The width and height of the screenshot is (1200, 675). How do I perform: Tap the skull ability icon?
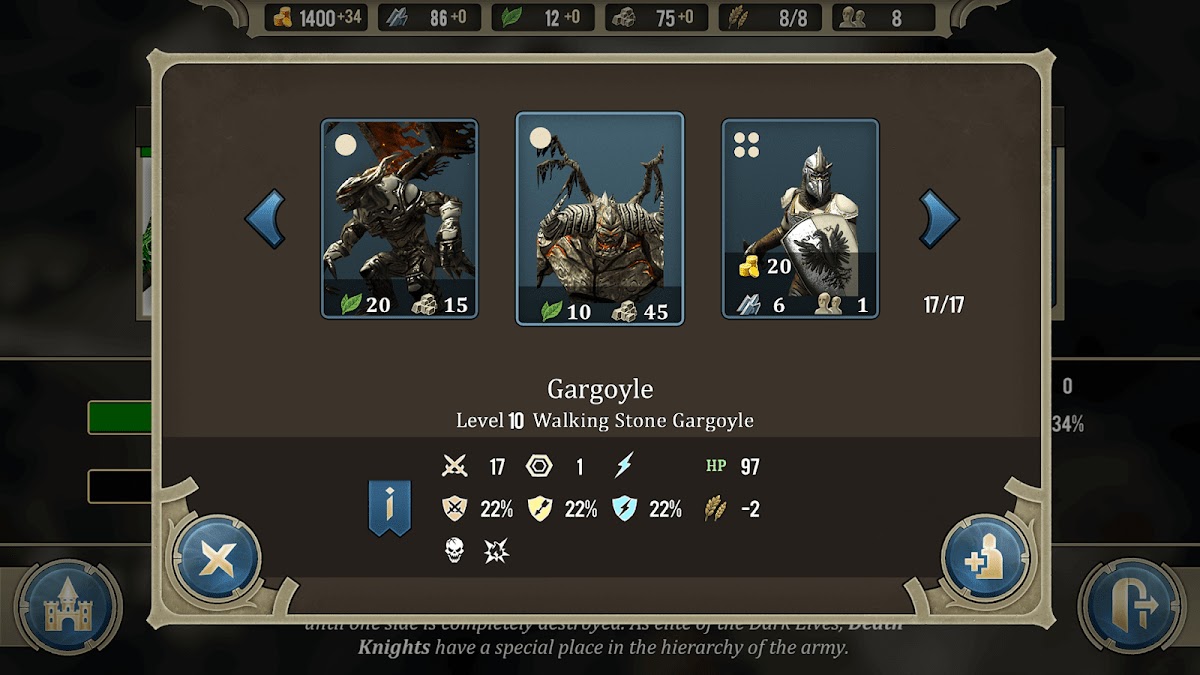[454, 549]
